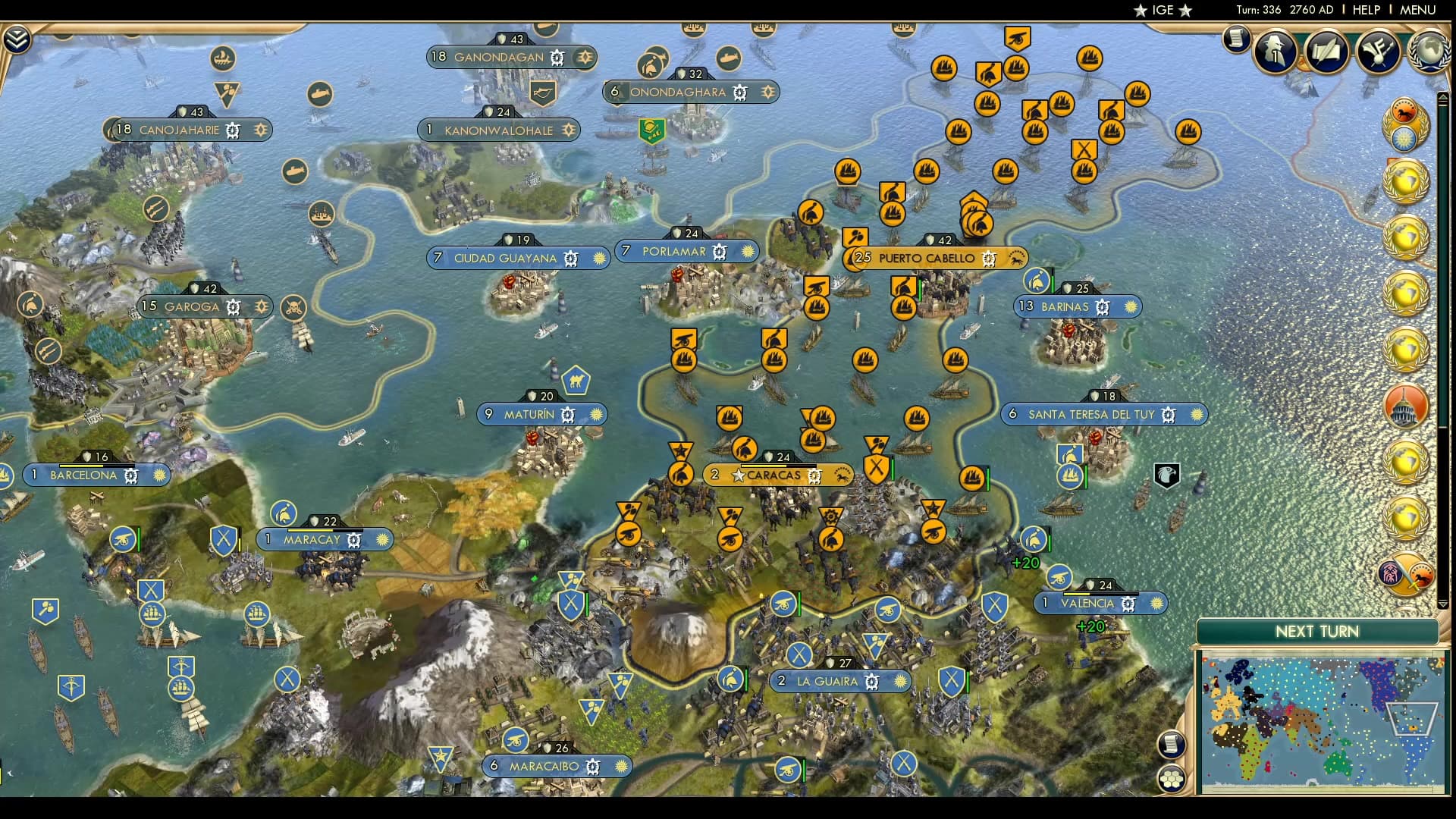The height and width of the screenshot is (819, 1456).
Task: Open the Culture overview scroll-and-quill icon
Action: tap(1327, 52)
